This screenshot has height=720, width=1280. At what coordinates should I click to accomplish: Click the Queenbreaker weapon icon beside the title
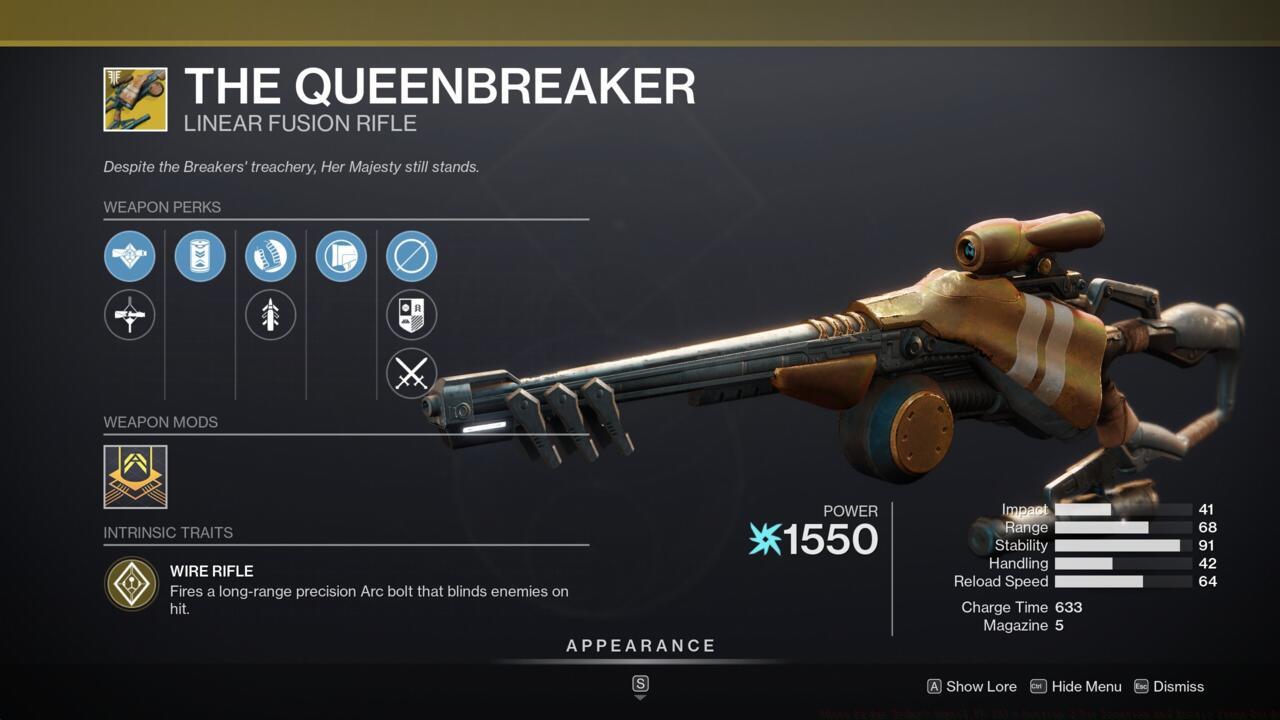pos(136,99)
